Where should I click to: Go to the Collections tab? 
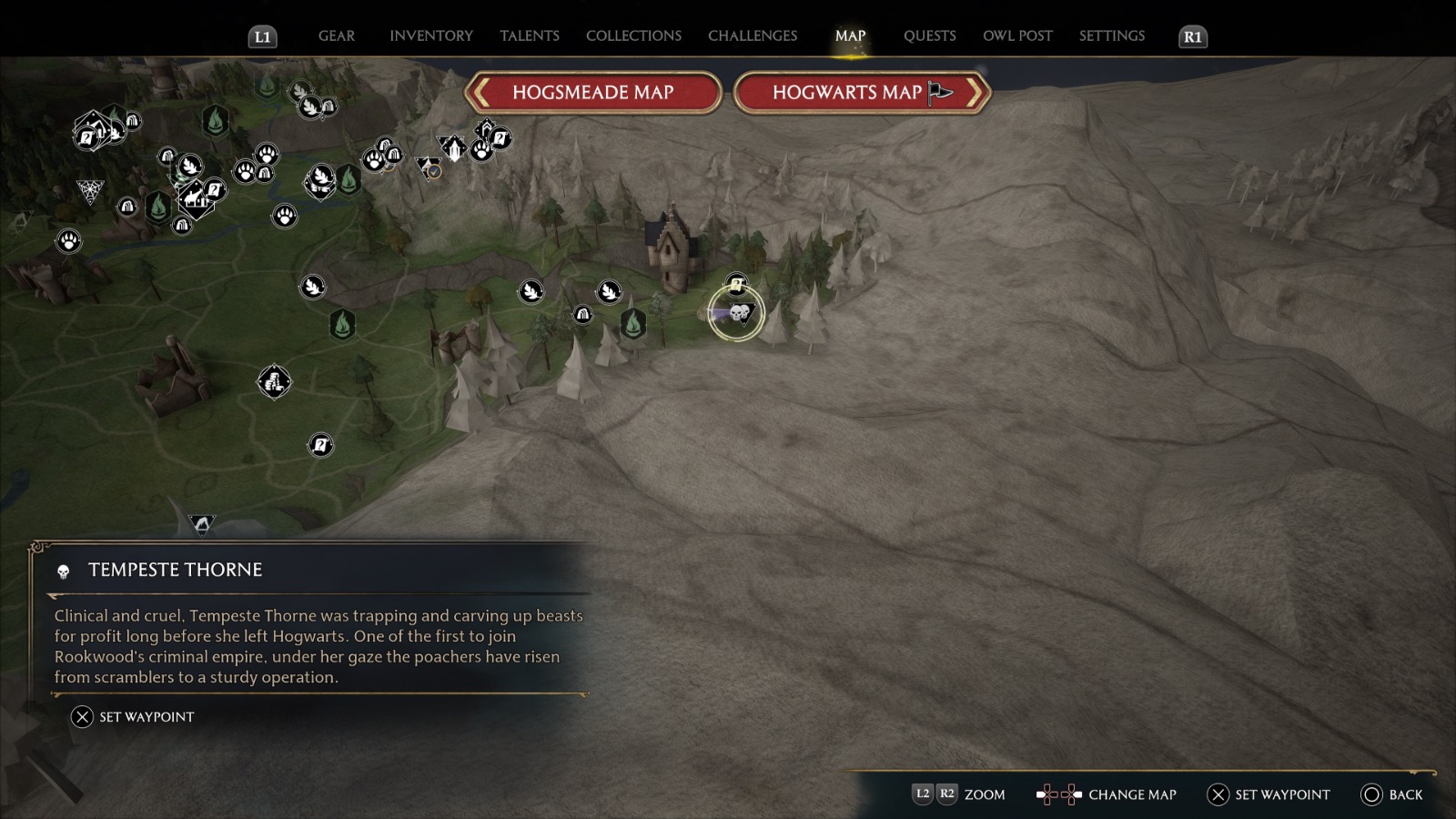pyautogui.click(x=633, y=36)
